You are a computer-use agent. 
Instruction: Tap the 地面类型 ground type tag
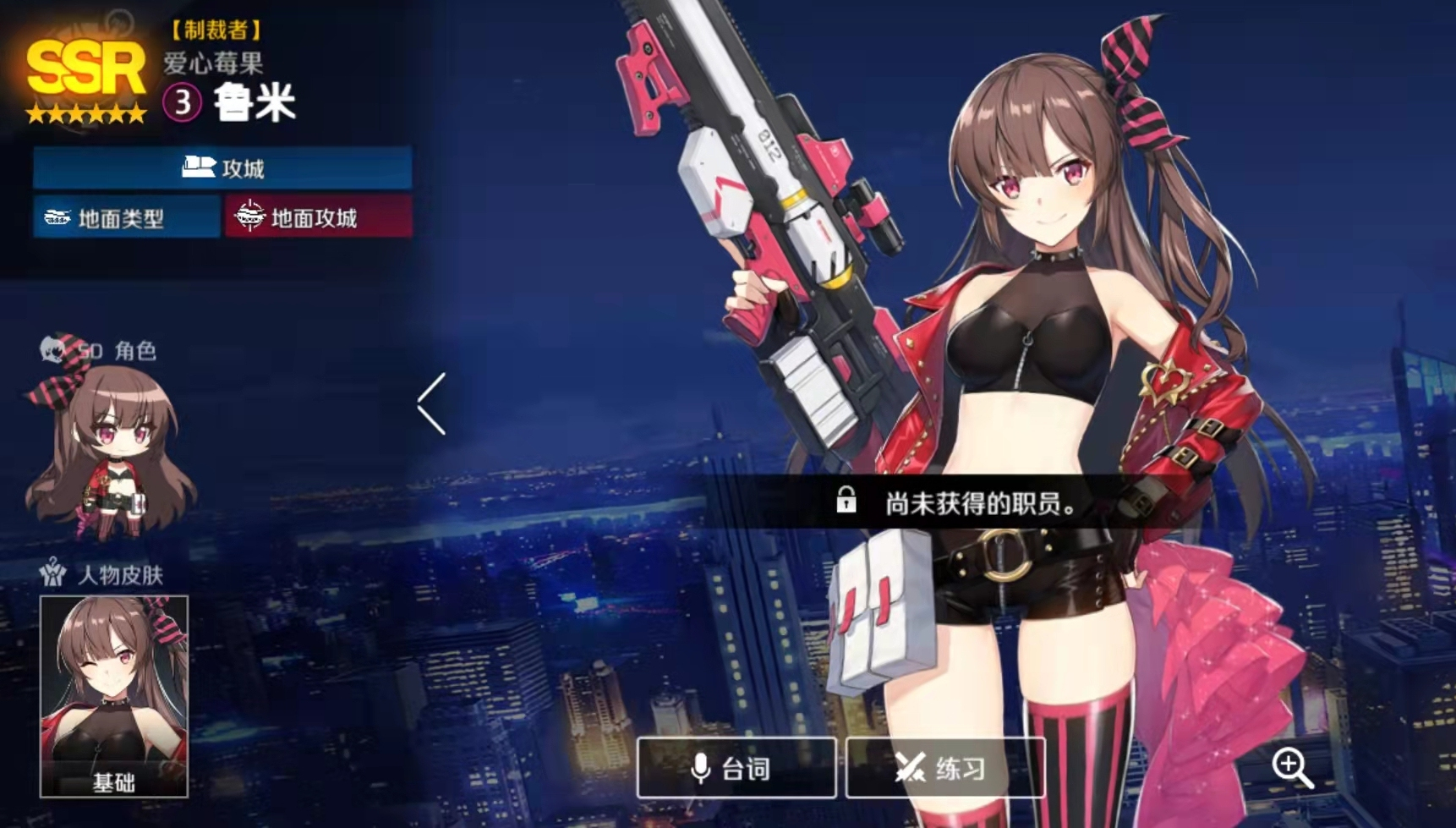[126, 217]
